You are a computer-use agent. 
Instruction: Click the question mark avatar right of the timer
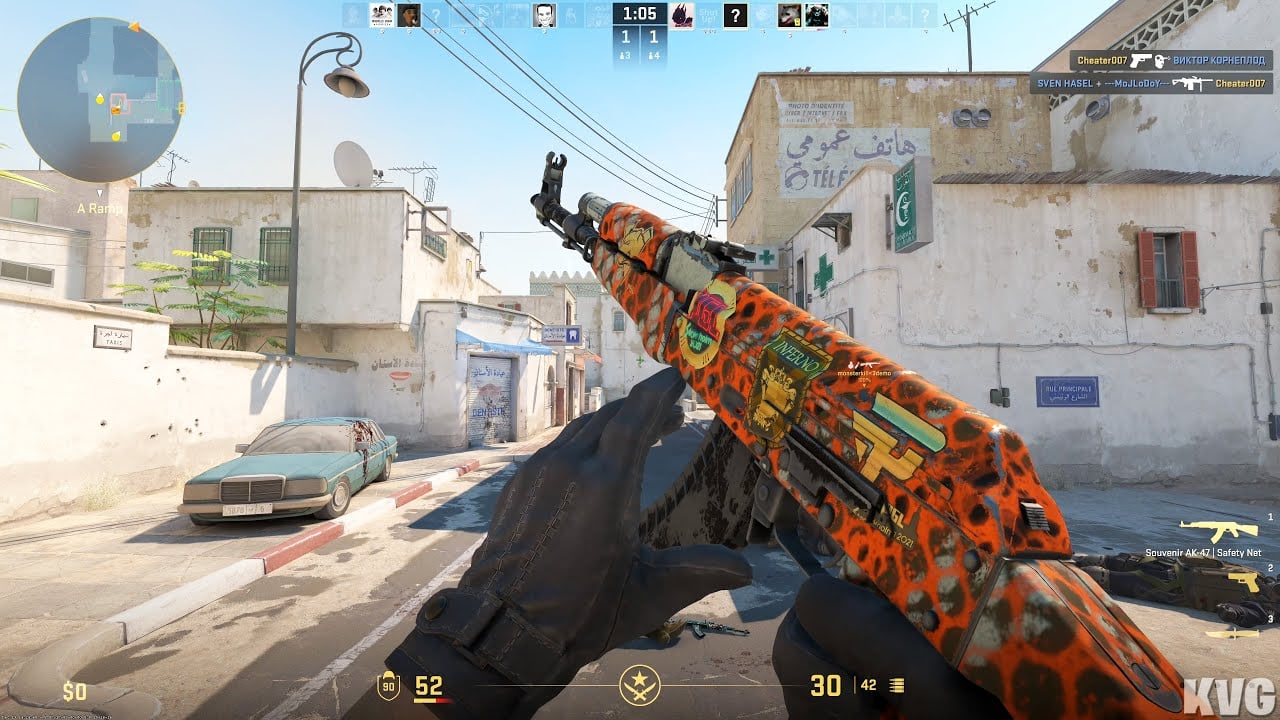735,15
